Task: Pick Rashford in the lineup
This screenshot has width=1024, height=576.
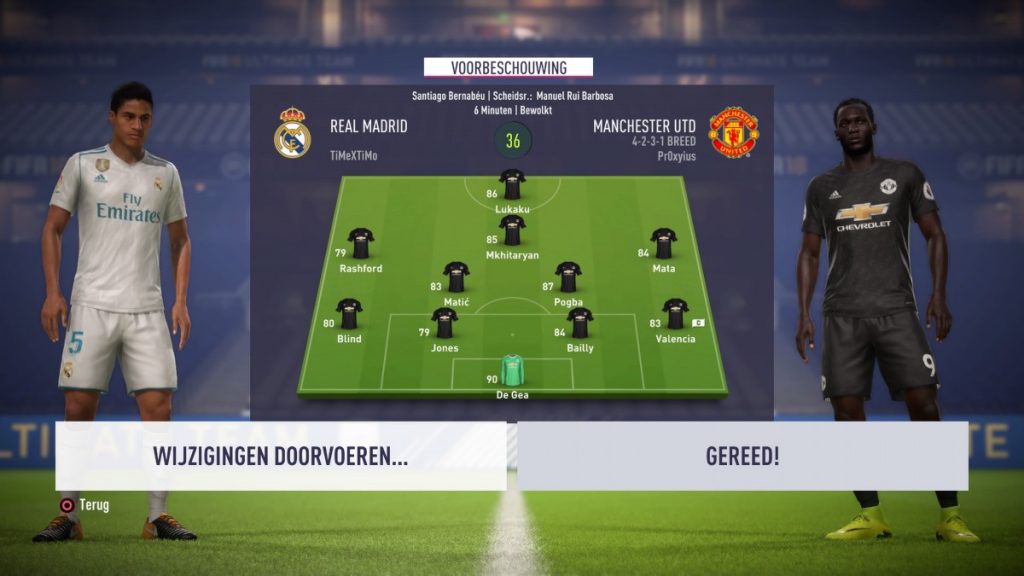Action: 361,243
